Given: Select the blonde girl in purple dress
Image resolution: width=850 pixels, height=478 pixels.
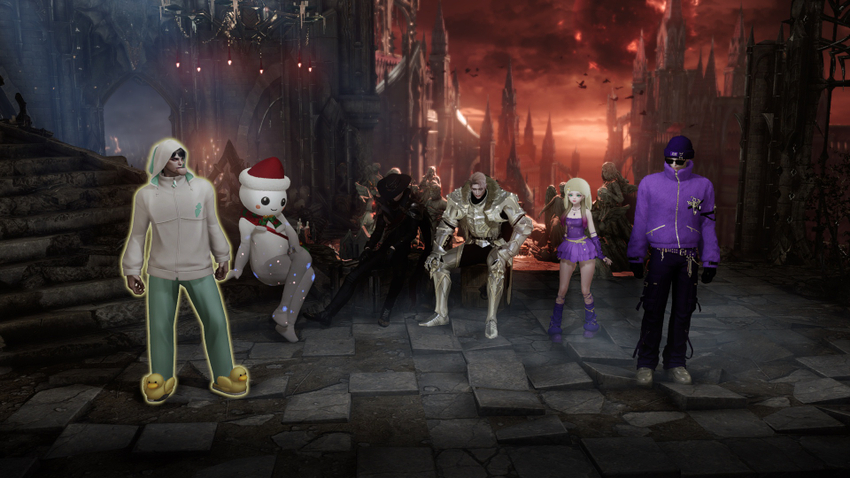Looking at the screenshot, I should coord(577,250).
